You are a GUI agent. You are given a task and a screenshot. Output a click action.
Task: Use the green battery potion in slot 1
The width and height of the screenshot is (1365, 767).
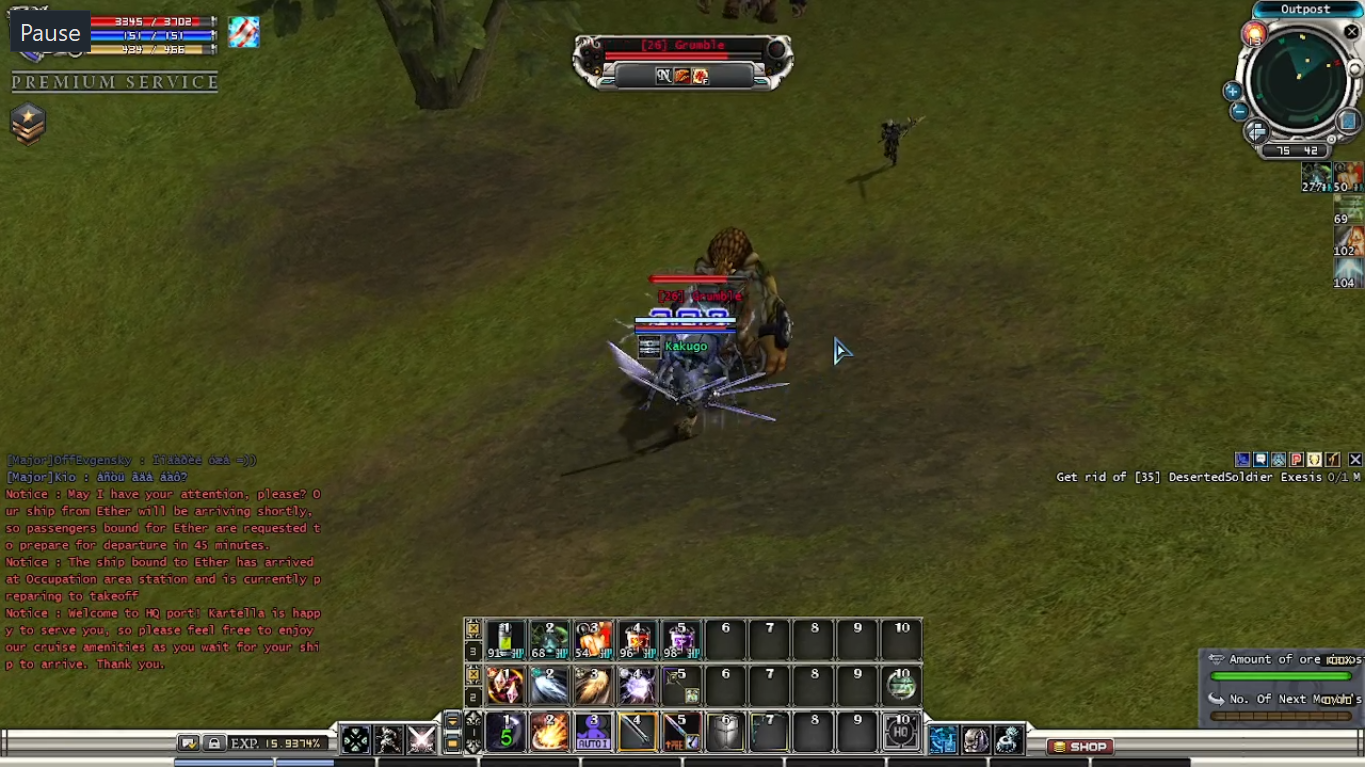(x=505, y=640)
